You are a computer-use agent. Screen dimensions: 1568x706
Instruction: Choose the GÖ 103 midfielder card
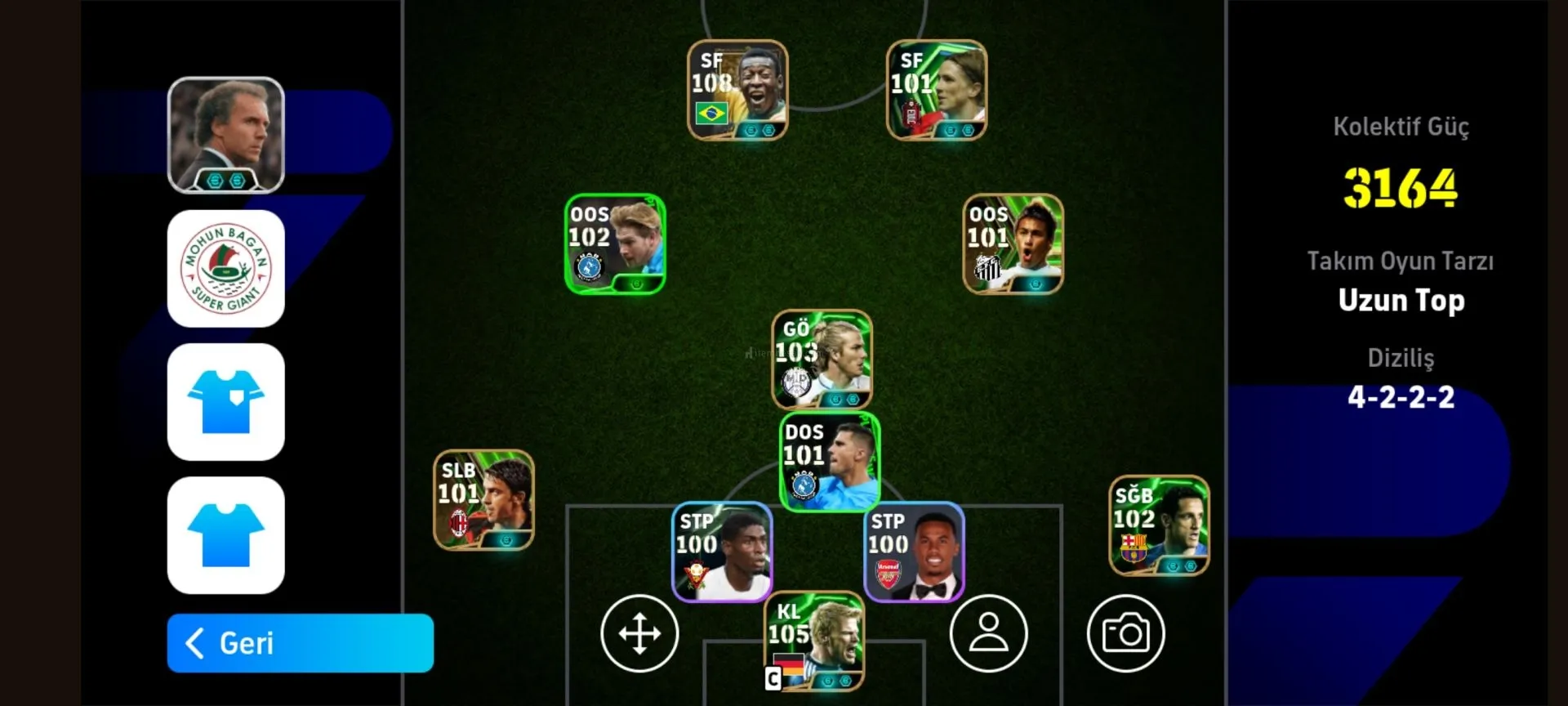pos(822,359)
